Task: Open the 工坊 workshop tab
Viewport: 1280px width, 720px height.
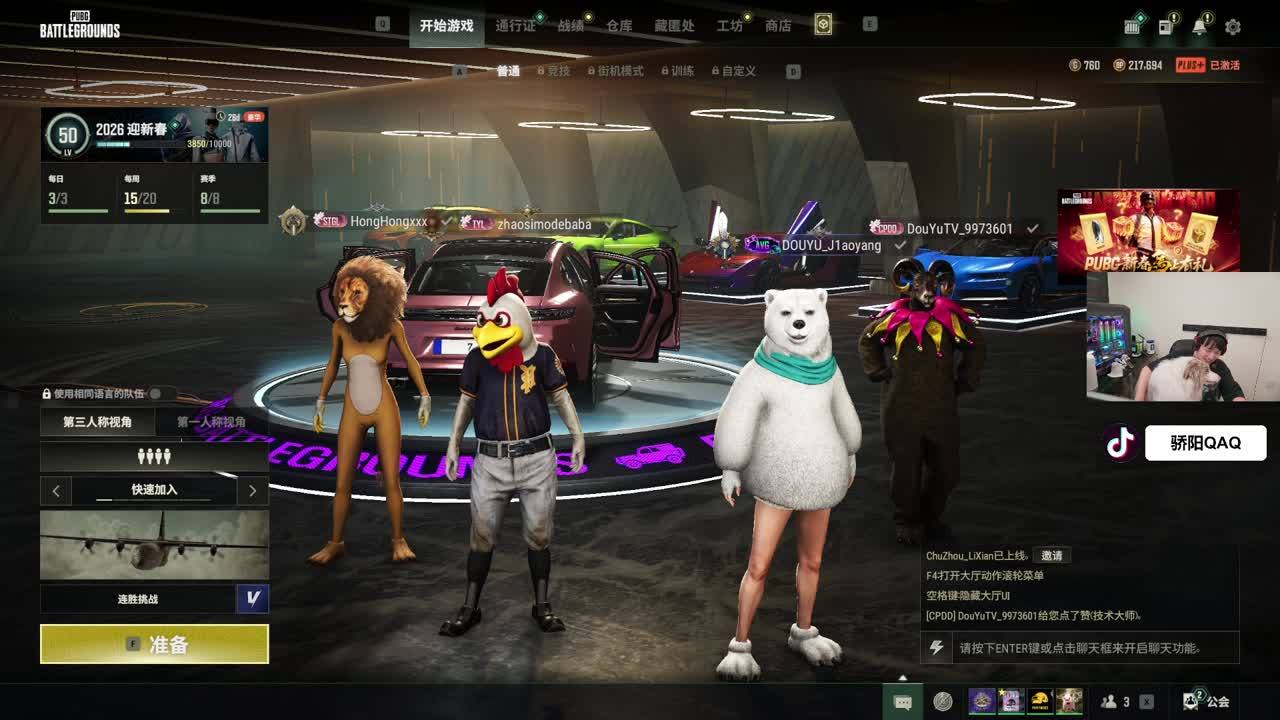Action: 730,26
